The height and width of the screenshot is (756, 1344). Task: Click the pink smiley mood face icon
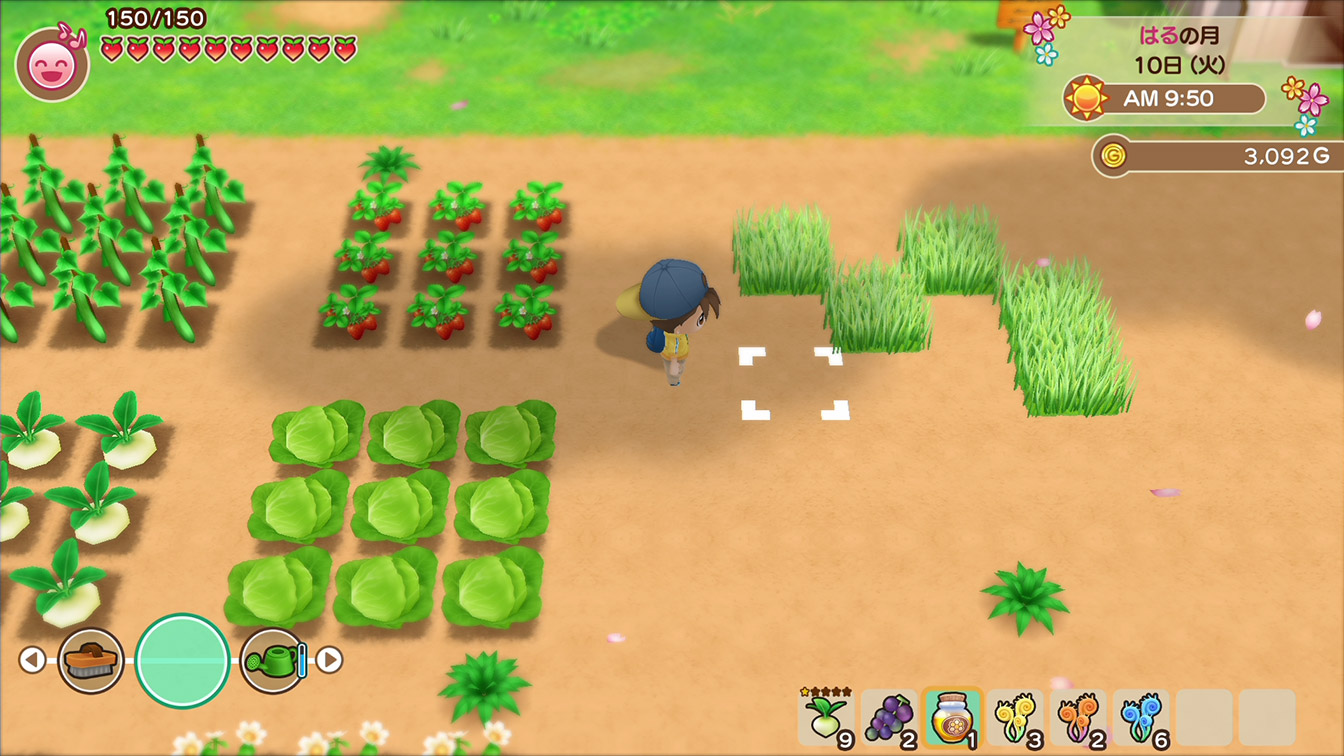pos(51,64)
